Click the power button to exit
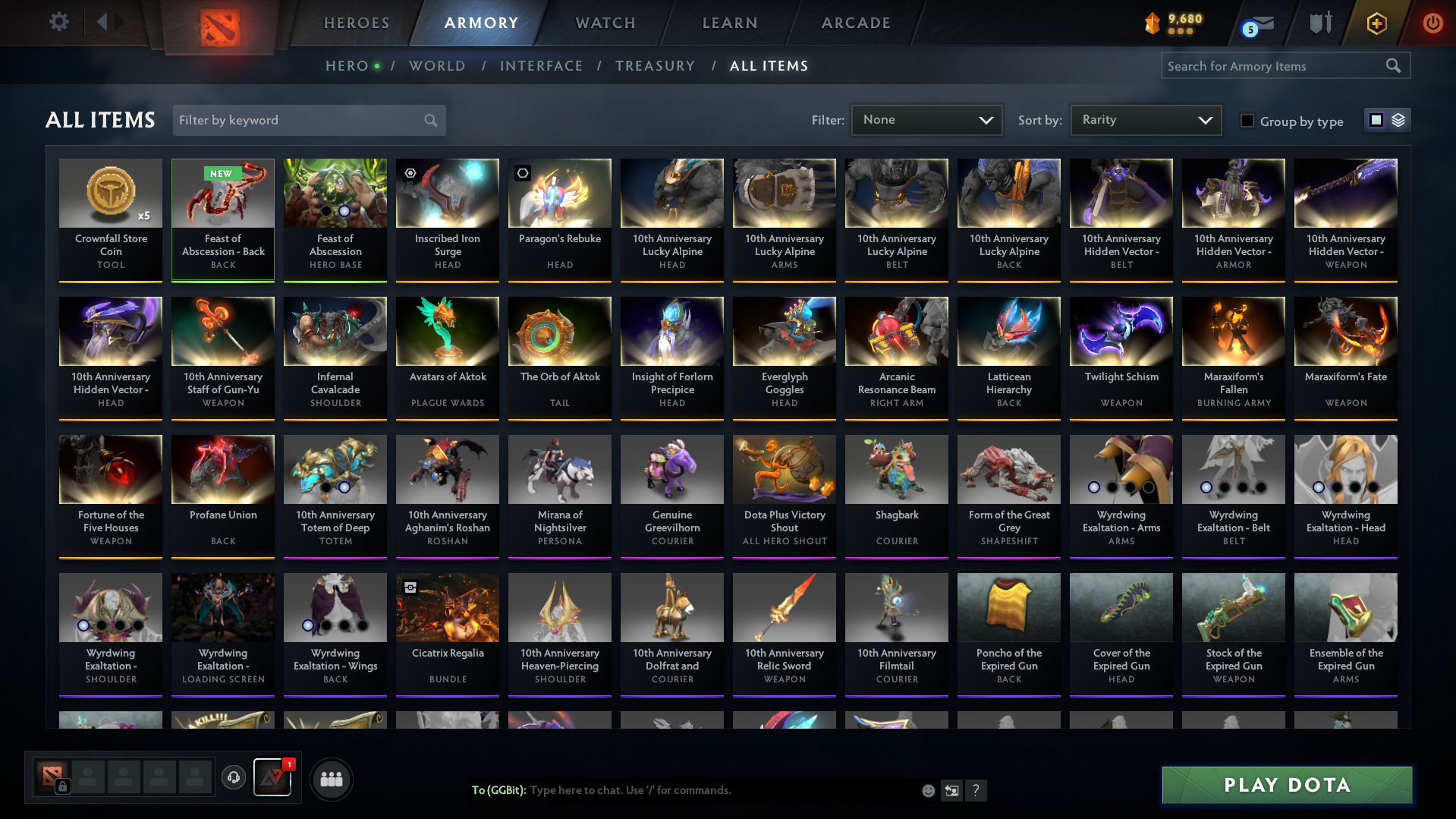 [1432, 23]
